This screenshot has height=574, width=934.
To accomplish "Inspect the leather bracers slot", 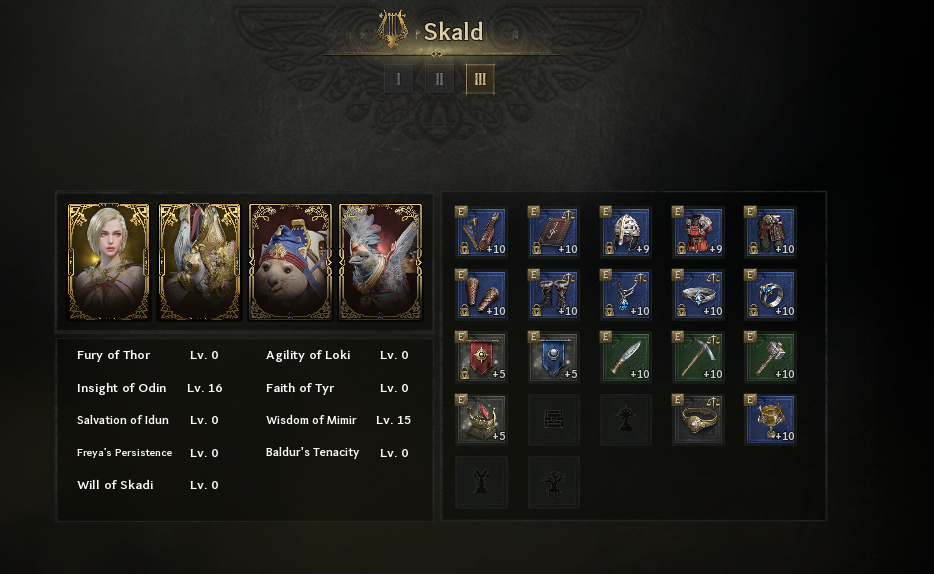I will pos(482,296).
